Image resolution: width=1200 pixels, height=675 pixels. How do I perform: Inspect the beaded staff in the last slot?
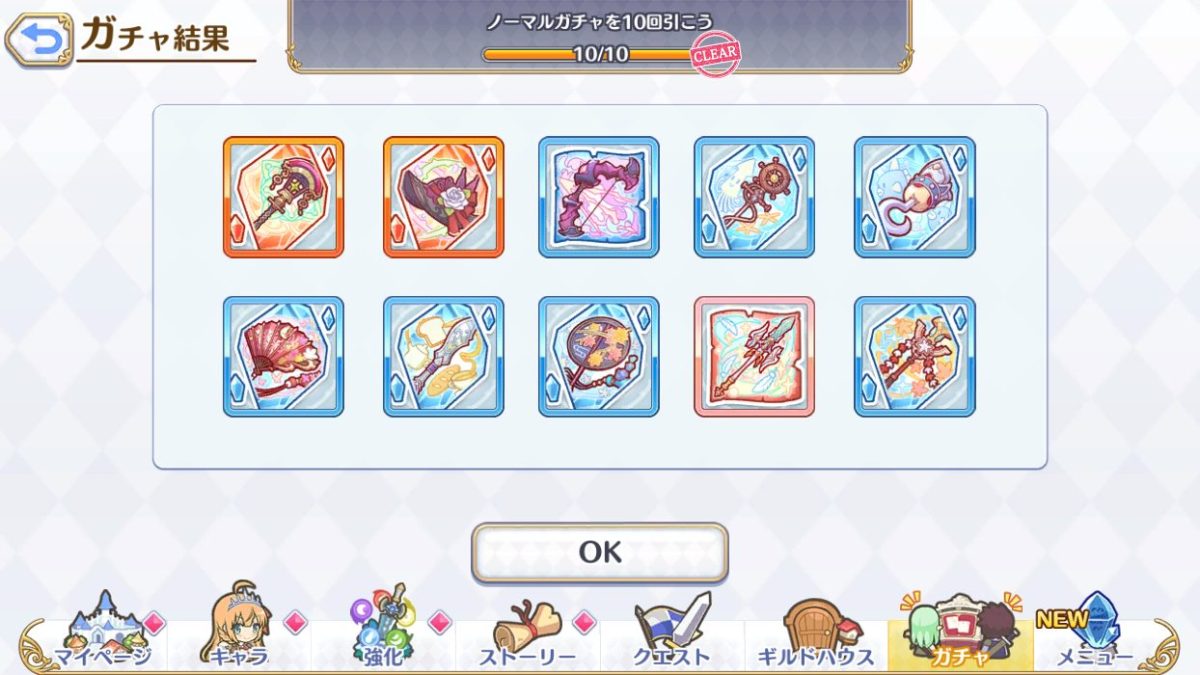click(914, 356)
